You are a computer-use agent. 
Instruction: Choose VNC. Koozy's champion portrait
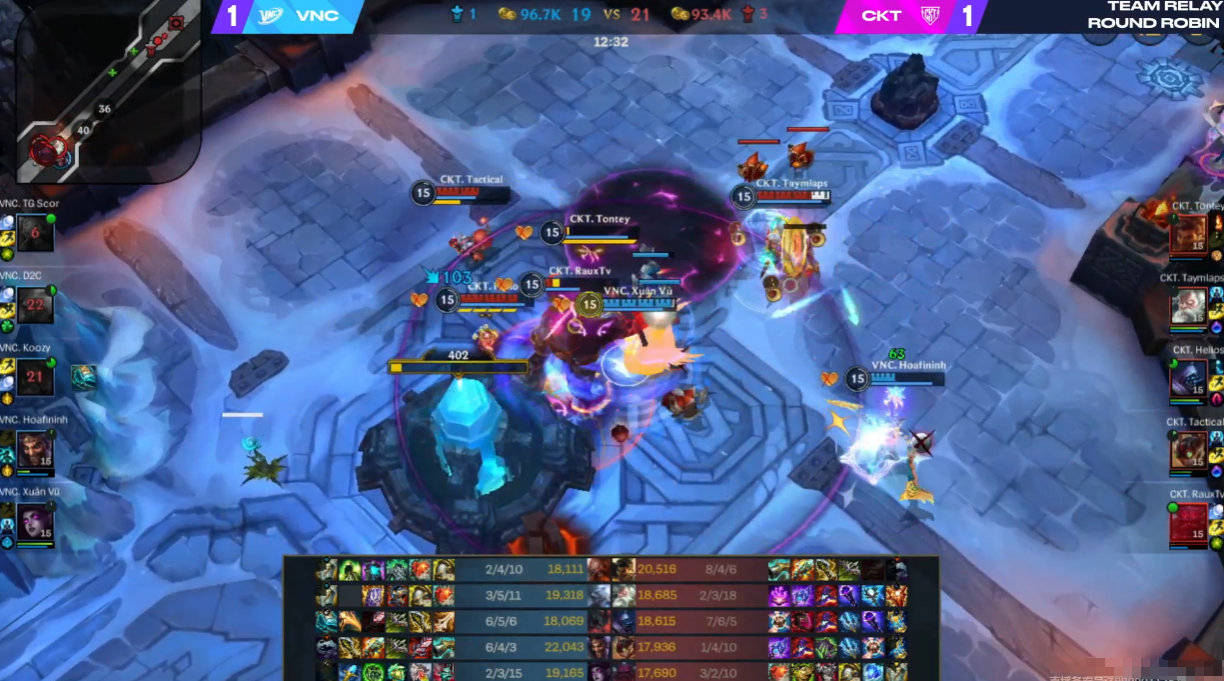pos(34,376)
